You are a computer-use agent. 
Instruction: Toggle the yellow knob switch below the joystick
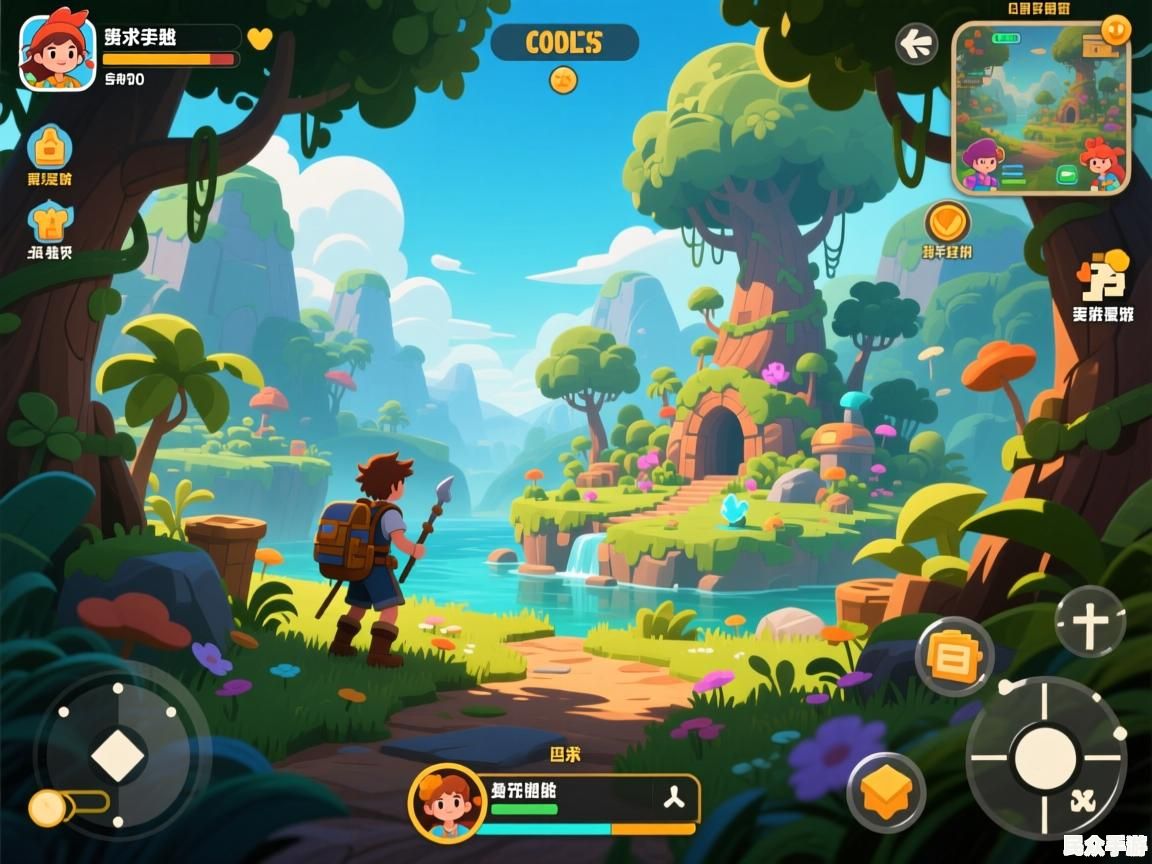(x=47, y=807)
